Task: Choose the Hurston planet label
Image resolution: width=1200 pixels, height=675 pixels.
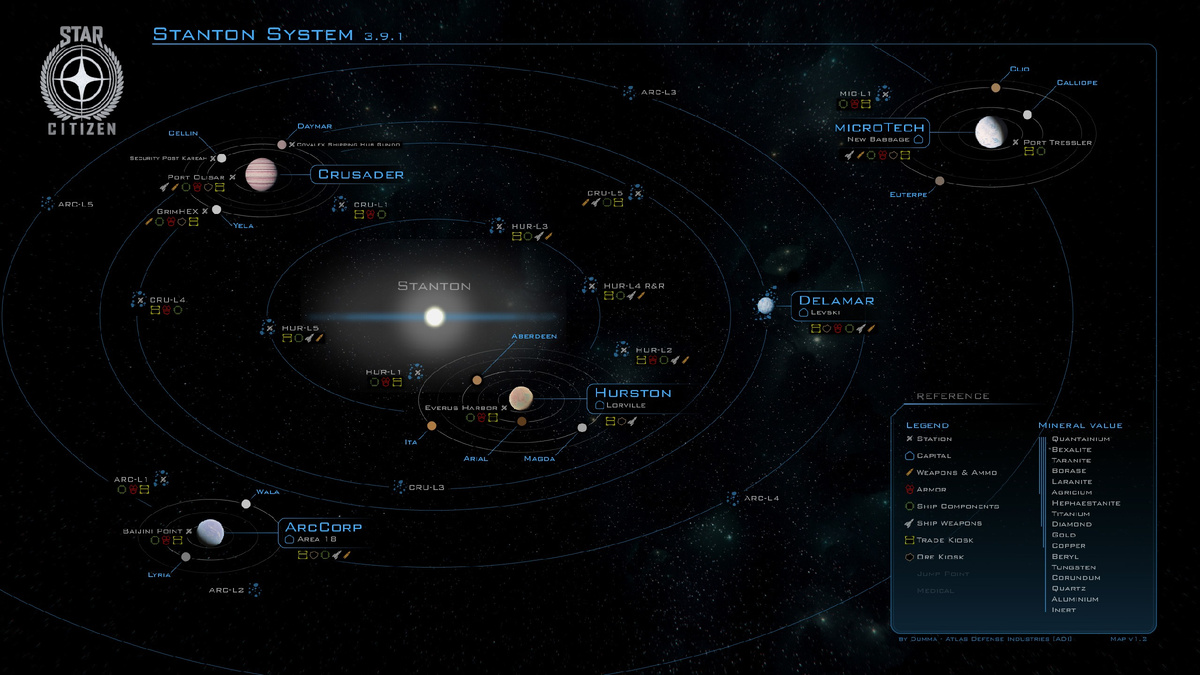Action: [x=635, y=393]
